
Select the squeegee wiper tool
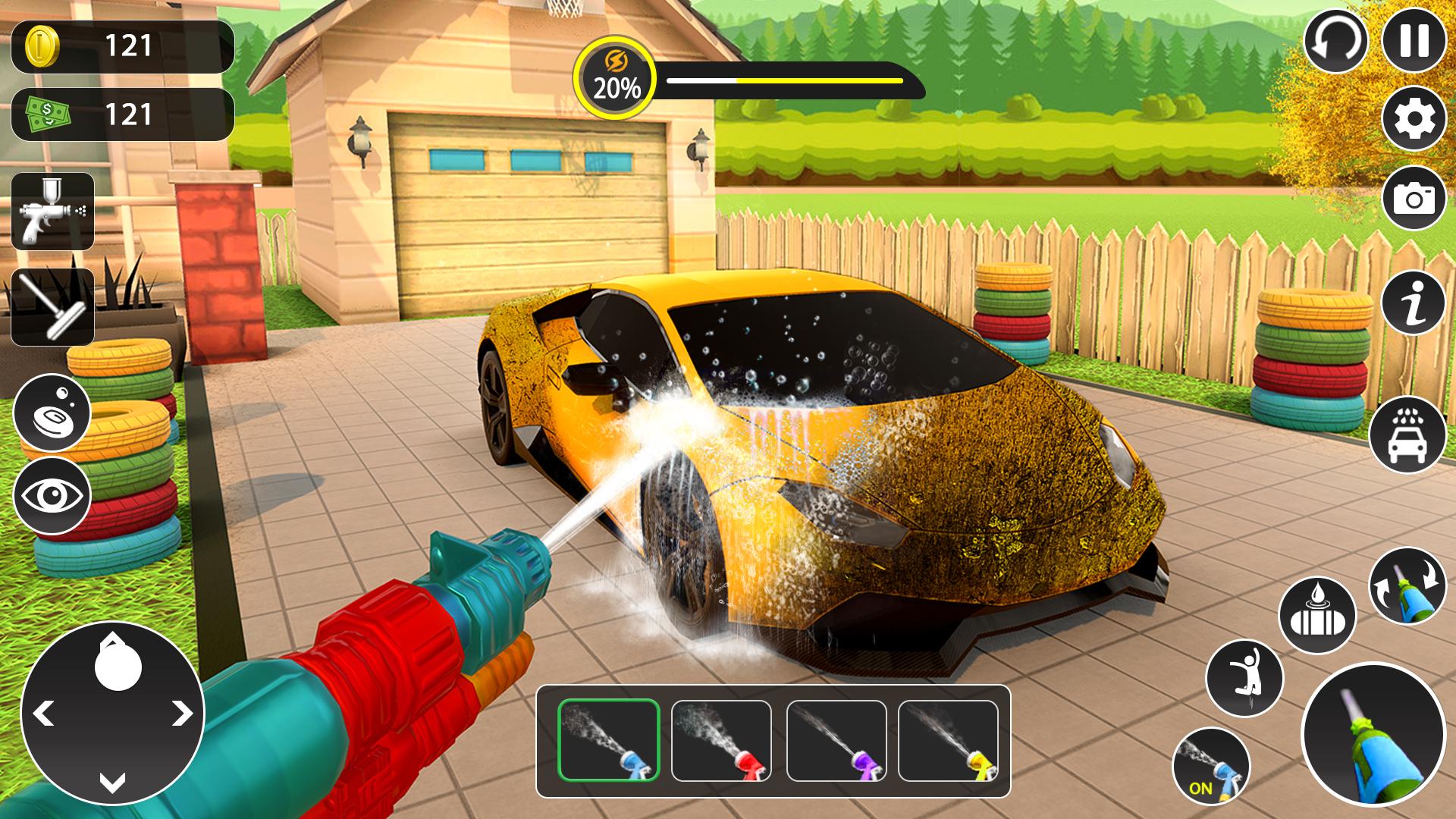[x=53, y=307]
